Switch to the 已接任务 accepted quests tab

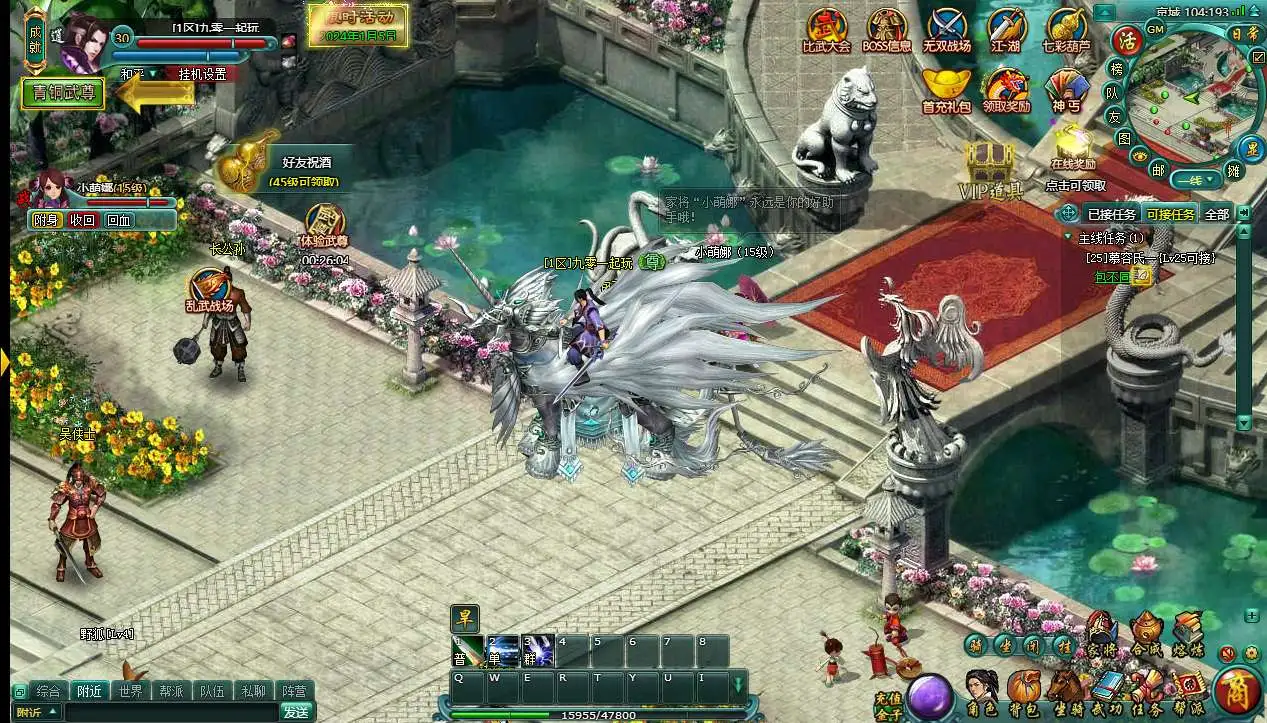[1111, 214]
